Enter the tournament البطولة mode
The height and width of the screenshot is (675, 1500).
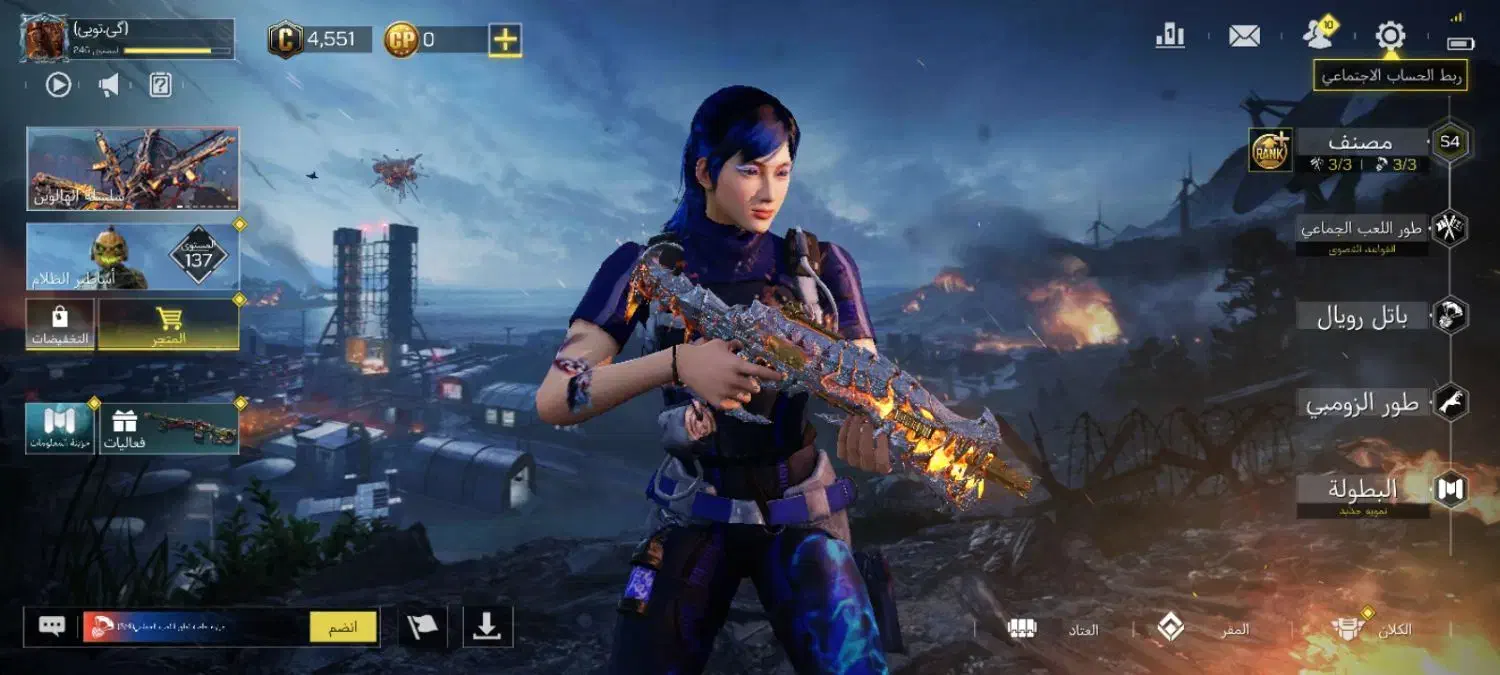tap(1364, 490)
